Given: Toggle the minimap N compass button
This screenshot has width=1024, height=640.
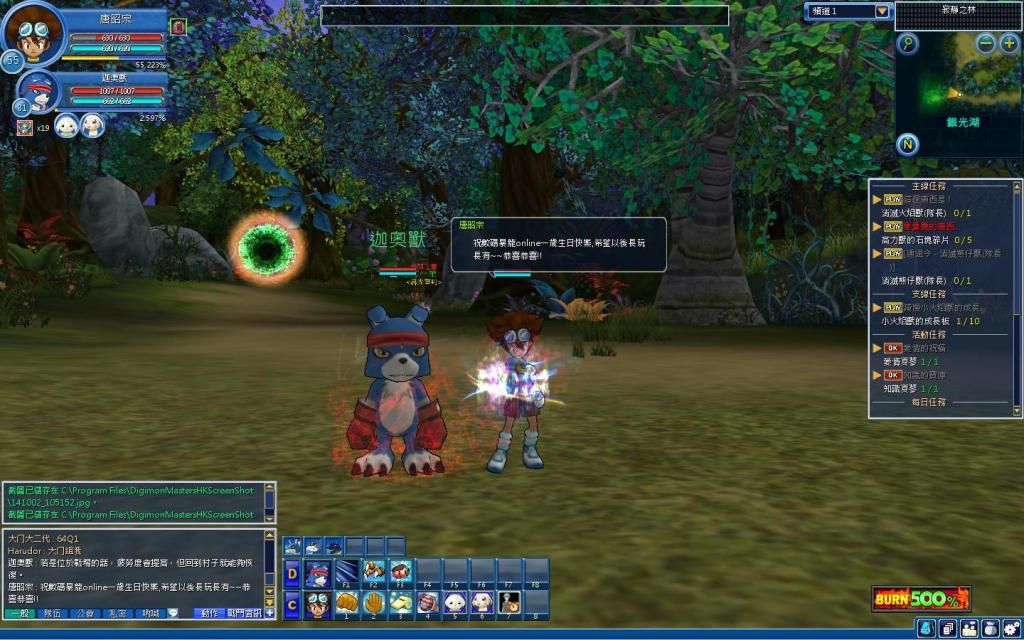Looking at the screenshot, I should 907,142.
